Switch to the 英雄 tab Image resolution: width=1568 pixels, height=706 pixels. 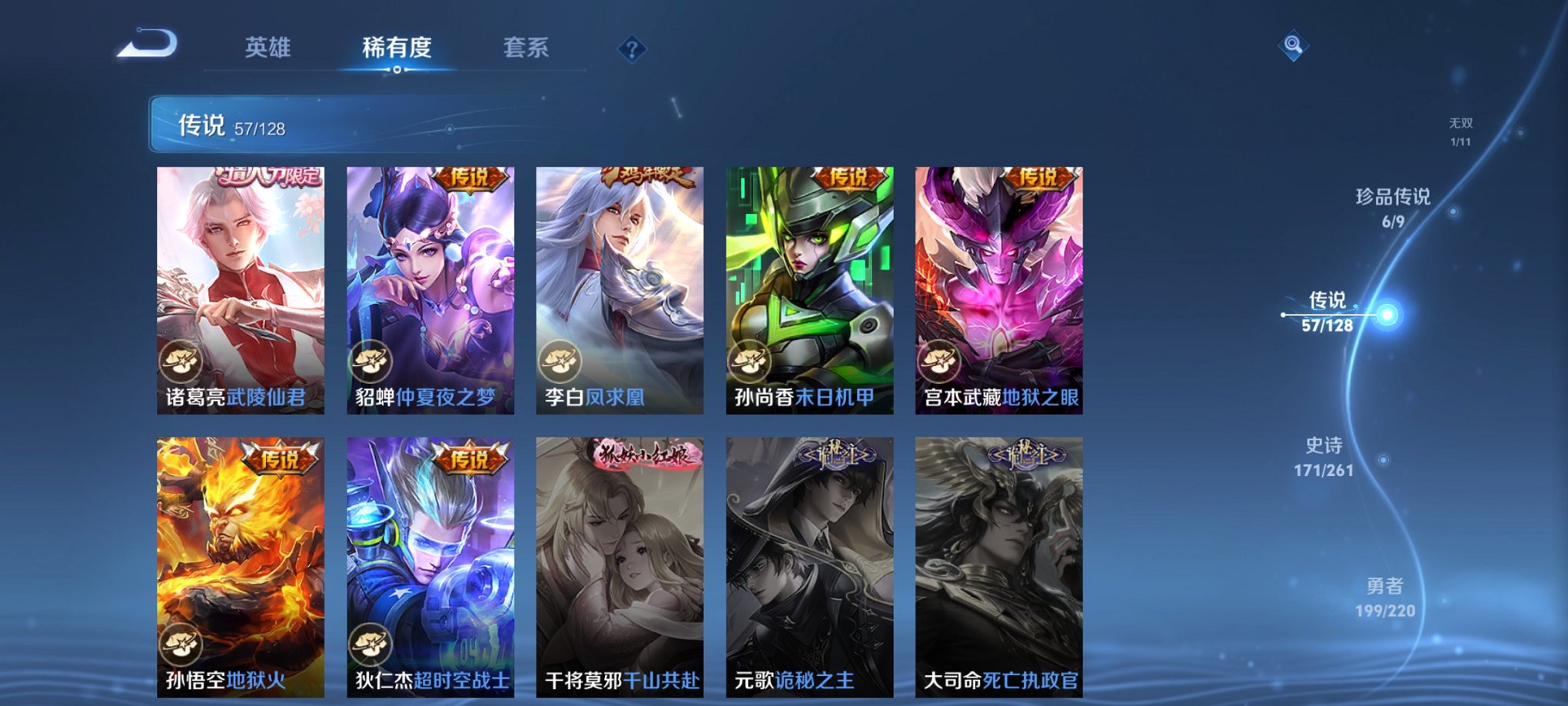pos(267,48)
